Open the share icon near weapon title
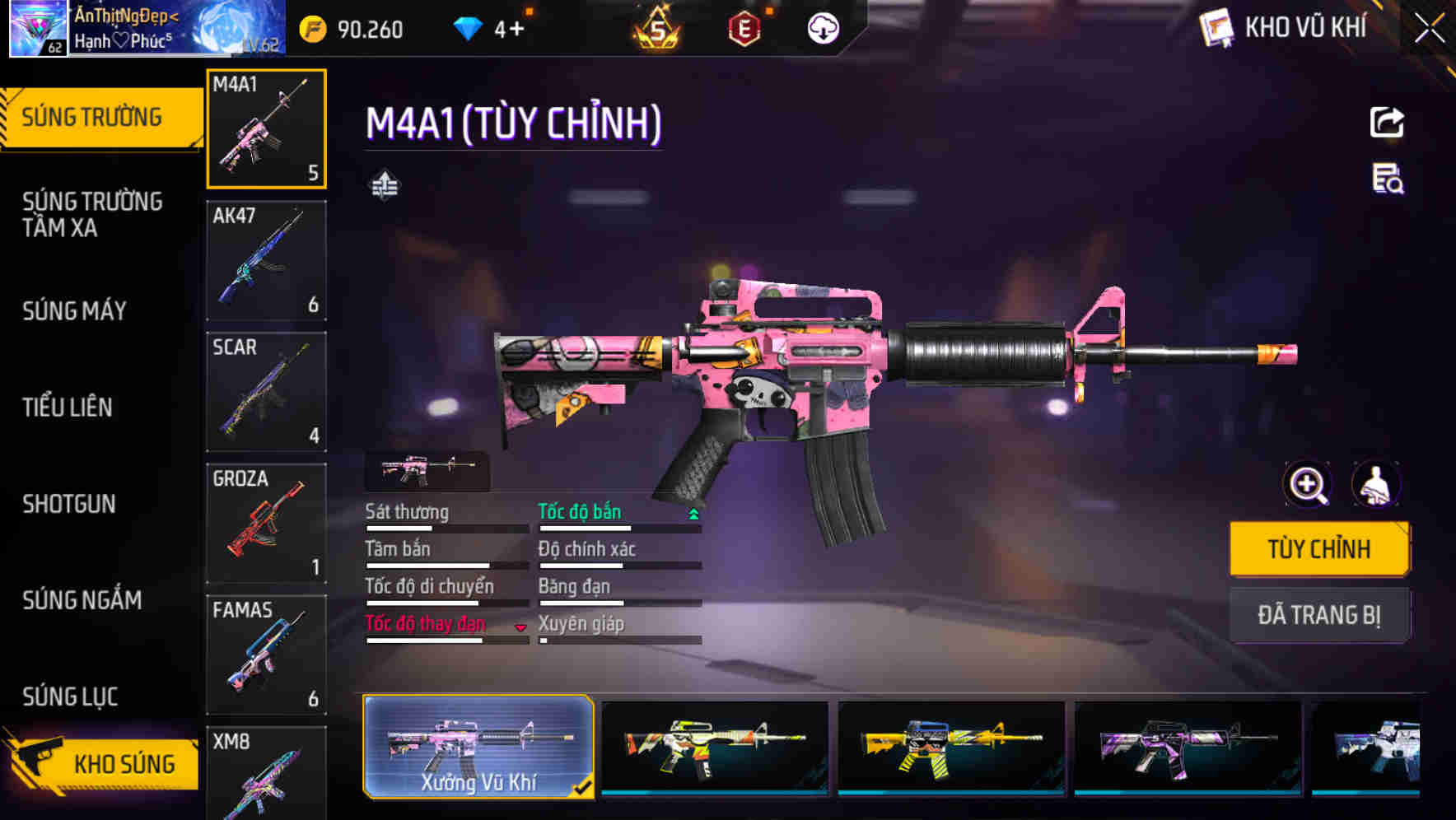 pyautogui.click(x=1387, y=122)
